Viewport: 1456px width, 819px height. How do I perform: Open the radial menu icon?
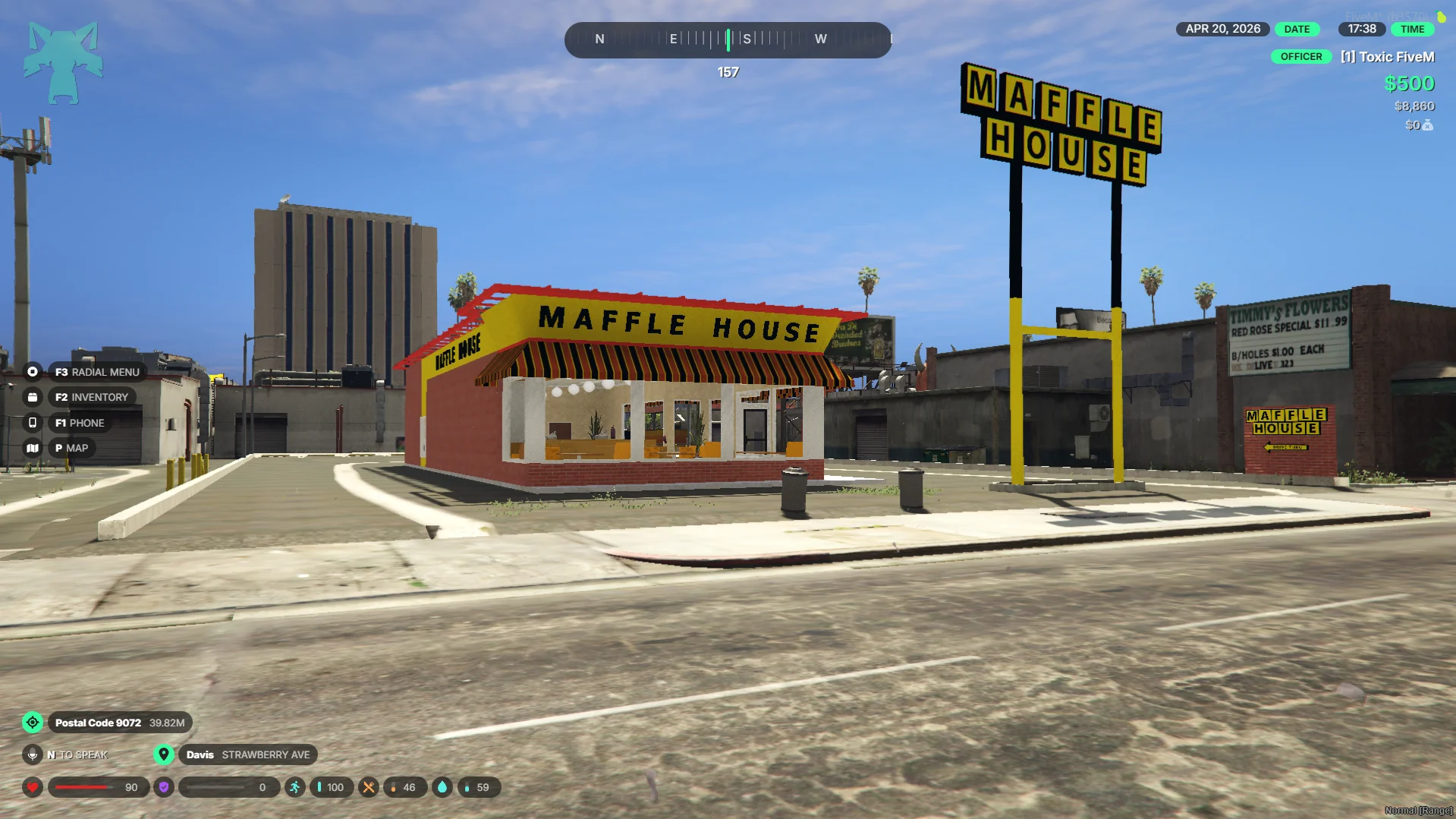[x=33, y=372]
